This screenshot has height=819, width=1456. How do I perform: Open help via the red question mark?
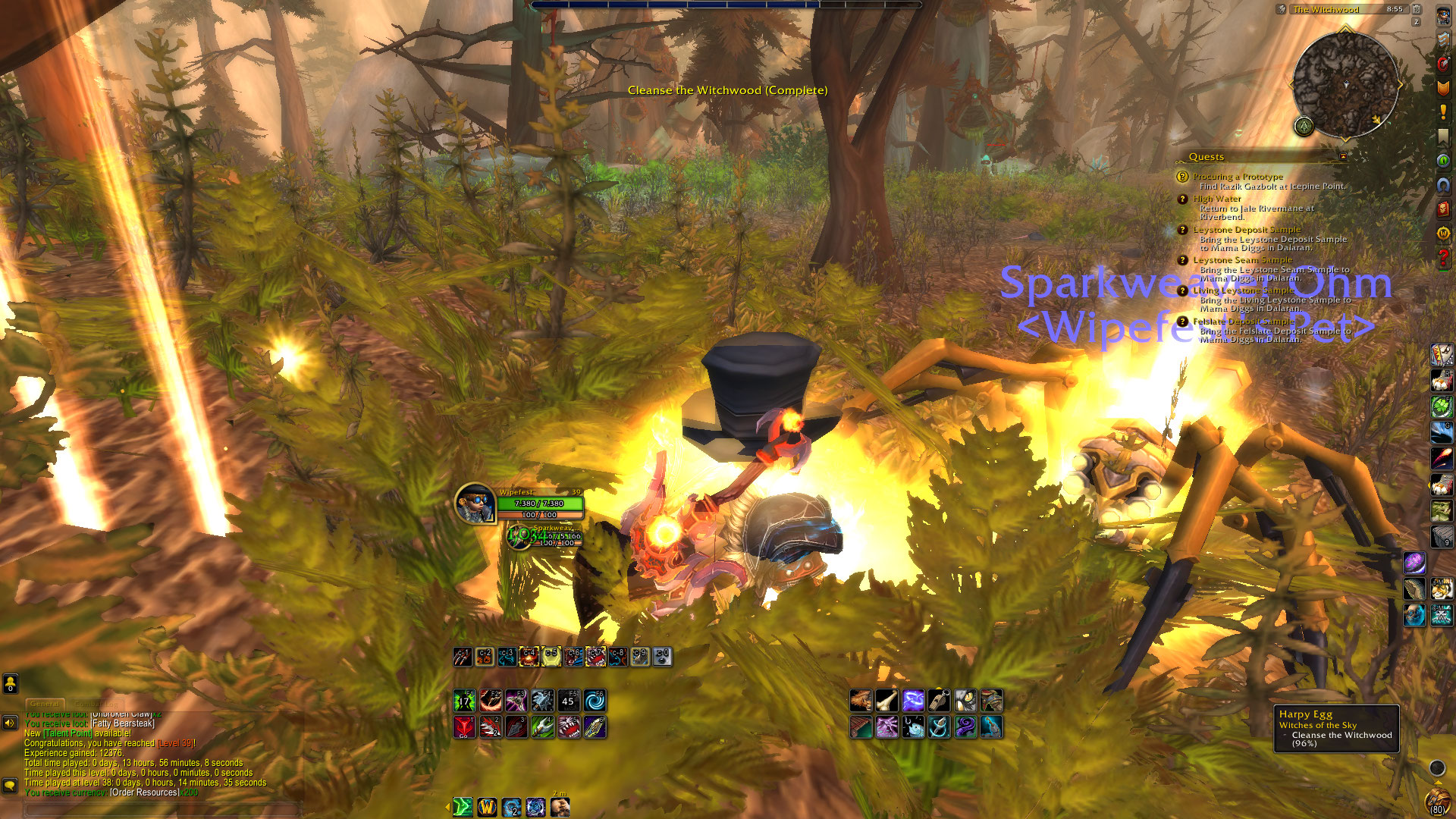pyautogui.click(x=1442, y=259)
